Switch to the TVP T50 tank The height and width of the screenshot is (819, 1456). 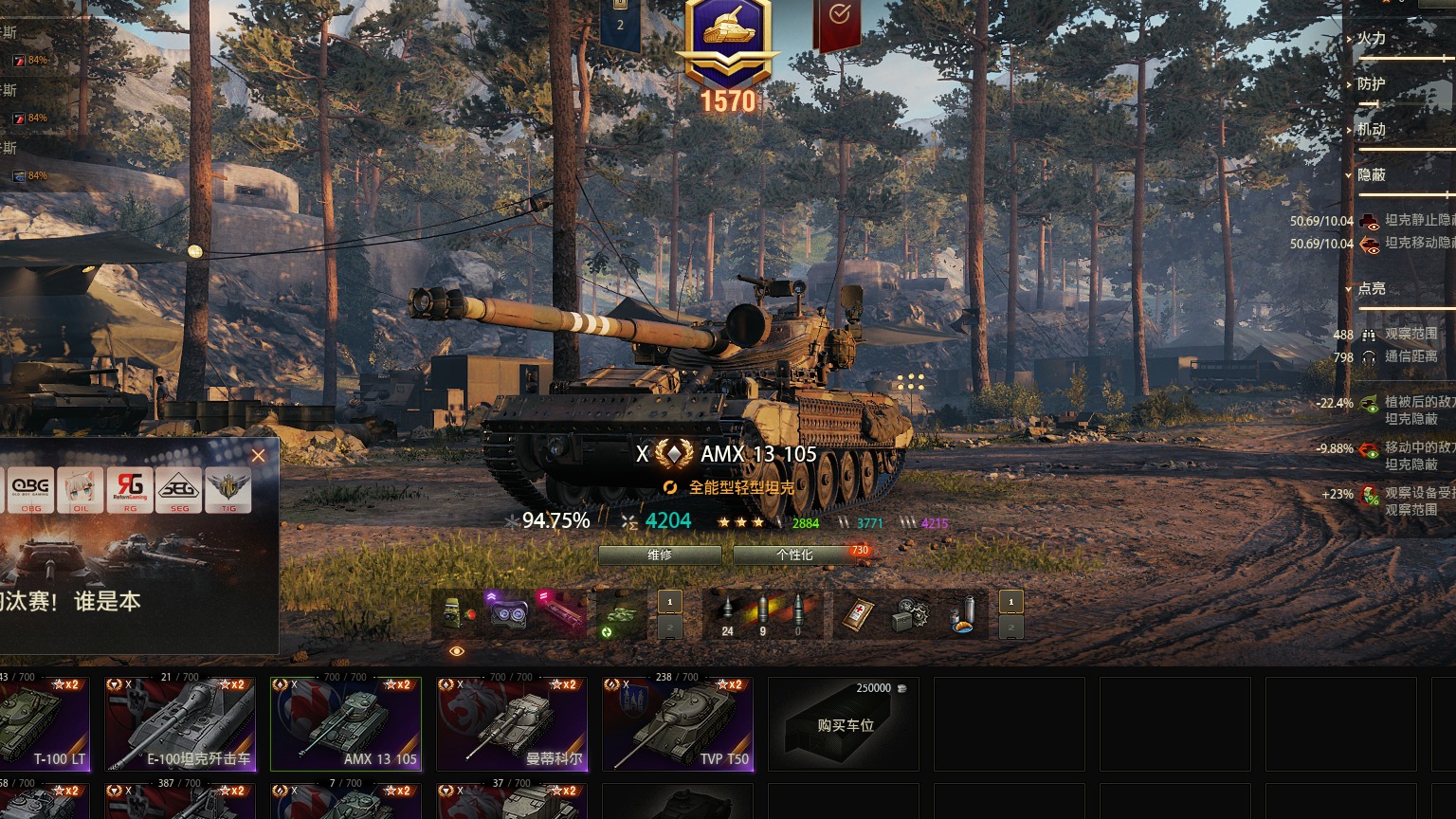(678, 724)
